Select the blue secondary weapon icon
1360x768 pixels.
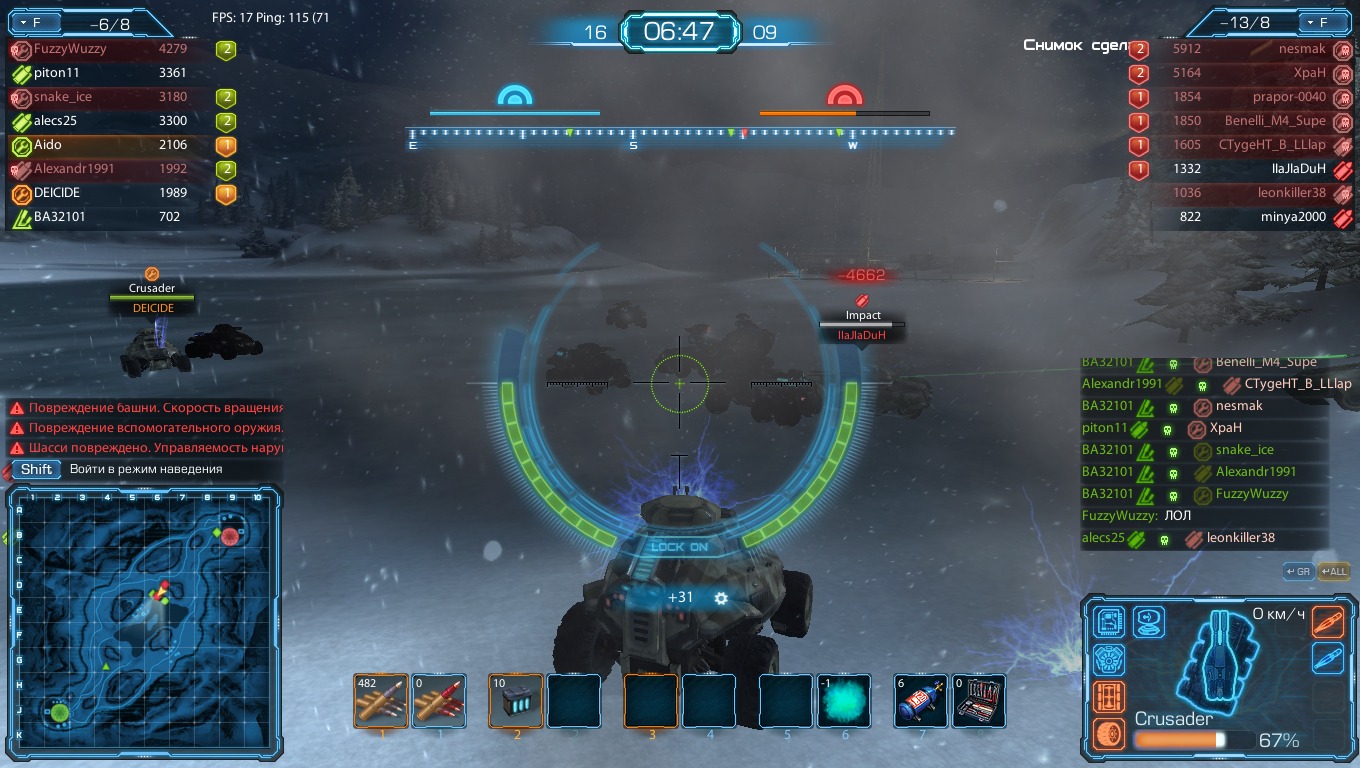coord(1328,658)
